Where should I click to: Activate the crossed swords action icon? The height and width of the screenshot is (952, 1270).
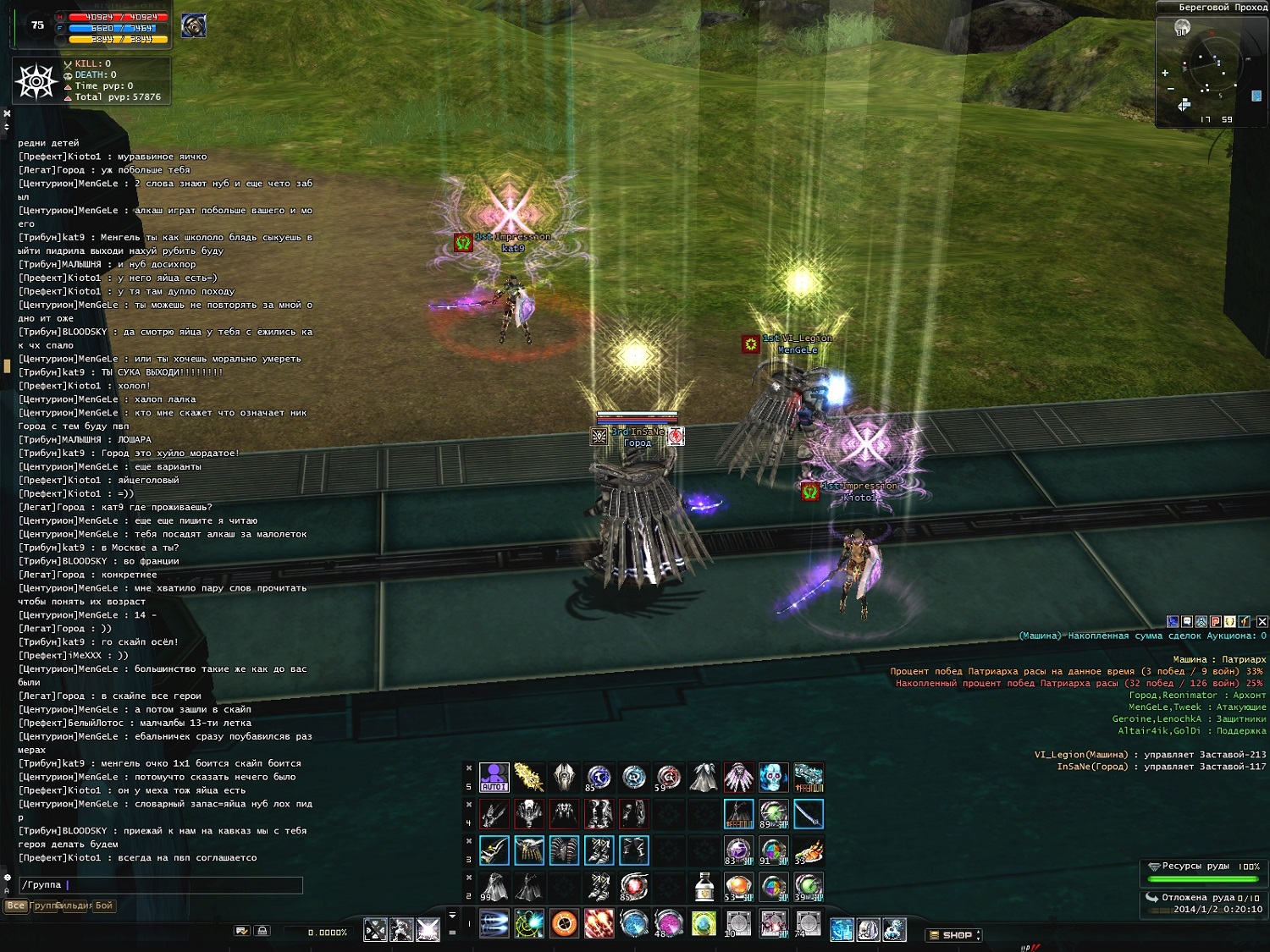375,929
